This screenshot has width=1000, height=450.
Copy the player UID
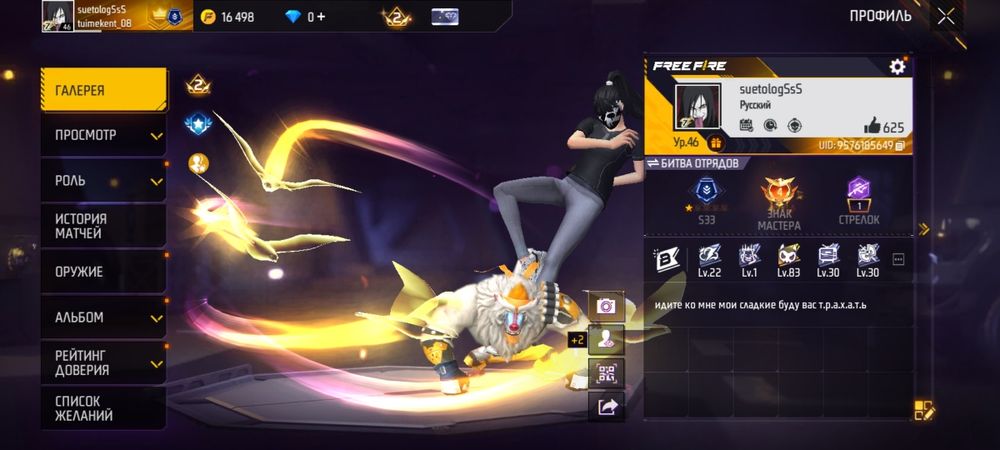point(900,146)
